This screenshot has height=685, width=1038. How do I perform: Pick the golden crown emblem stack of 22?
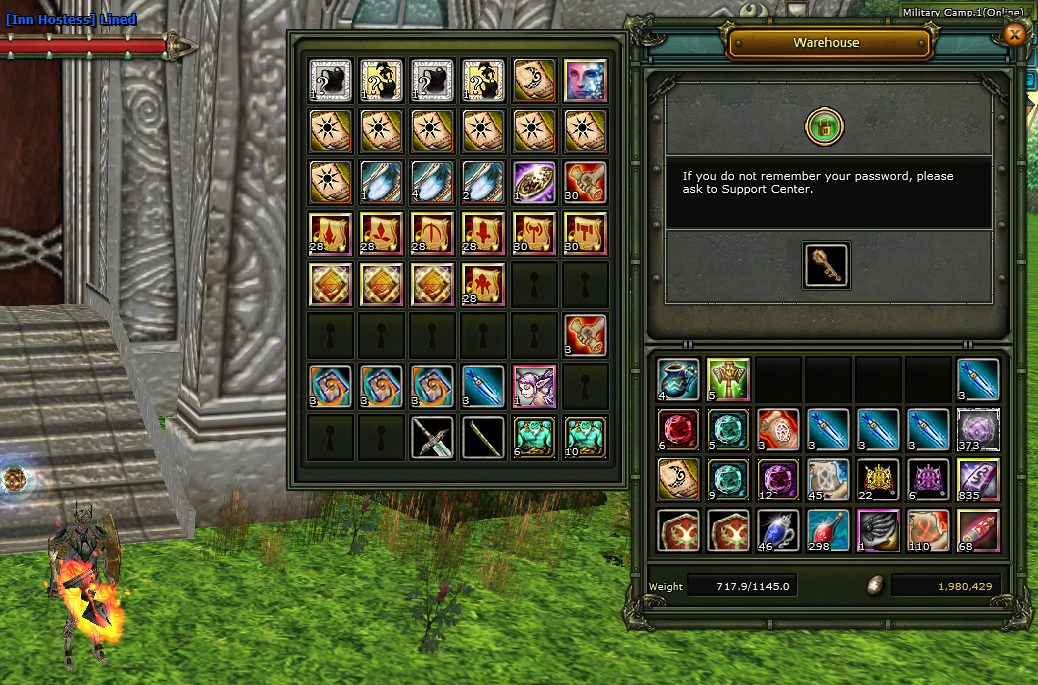click(x=878, y=479)
